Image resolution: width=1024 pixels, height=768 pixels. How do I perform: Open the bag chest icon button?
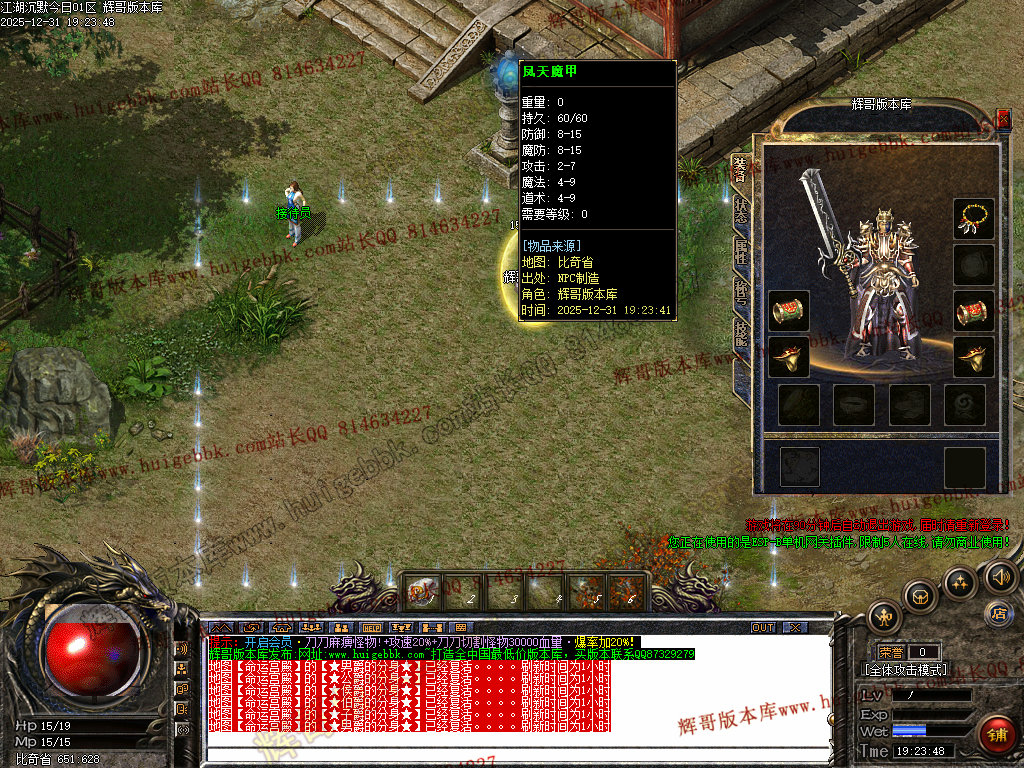click(921, 596)
